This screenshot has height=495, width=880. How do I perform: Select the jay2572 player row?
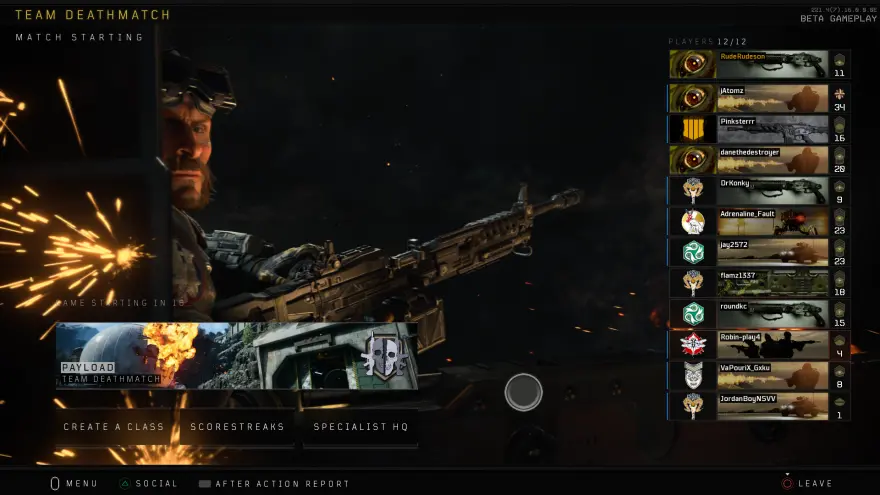tap(759, 252)
